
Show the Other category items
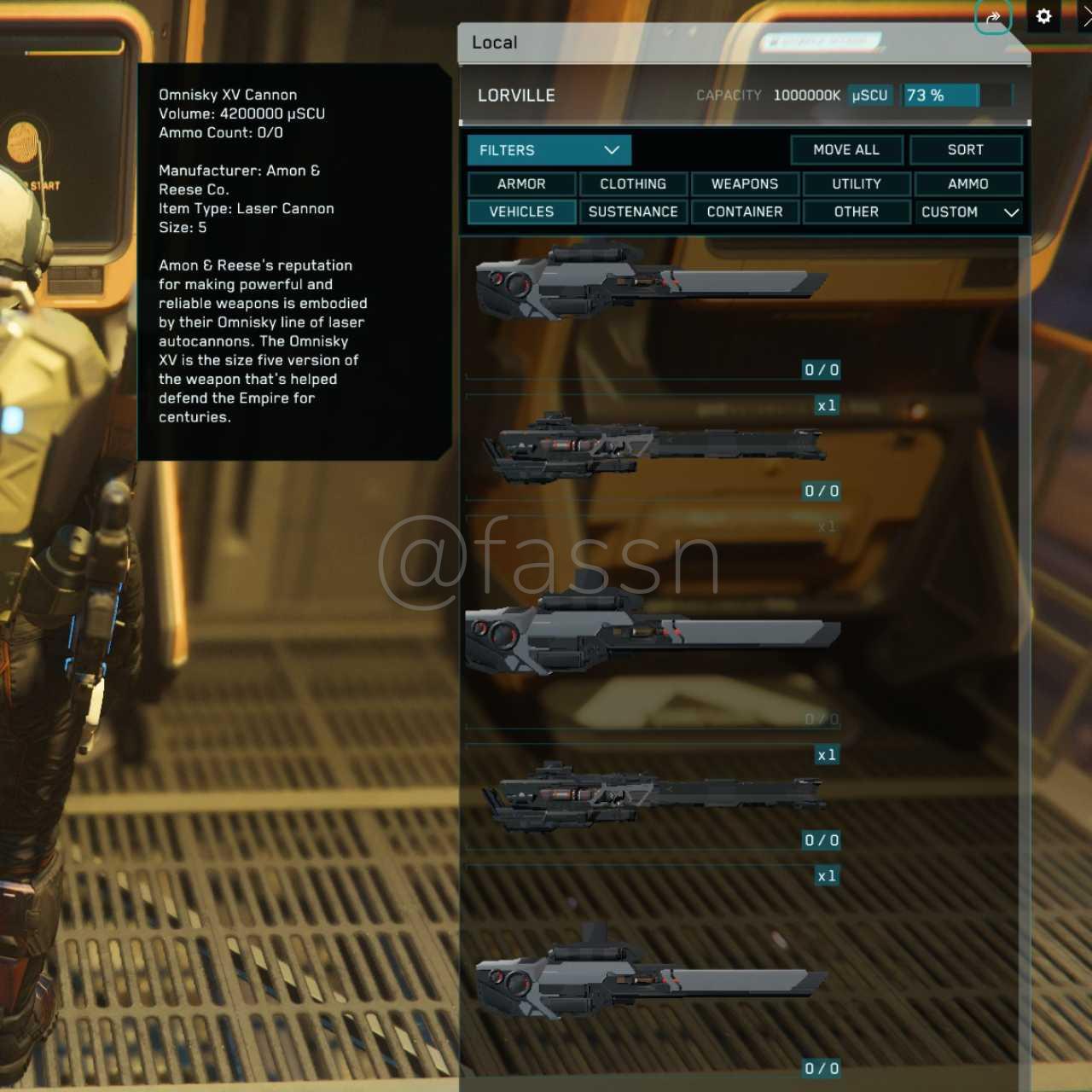pyautogui.click(x=856, y=212)
